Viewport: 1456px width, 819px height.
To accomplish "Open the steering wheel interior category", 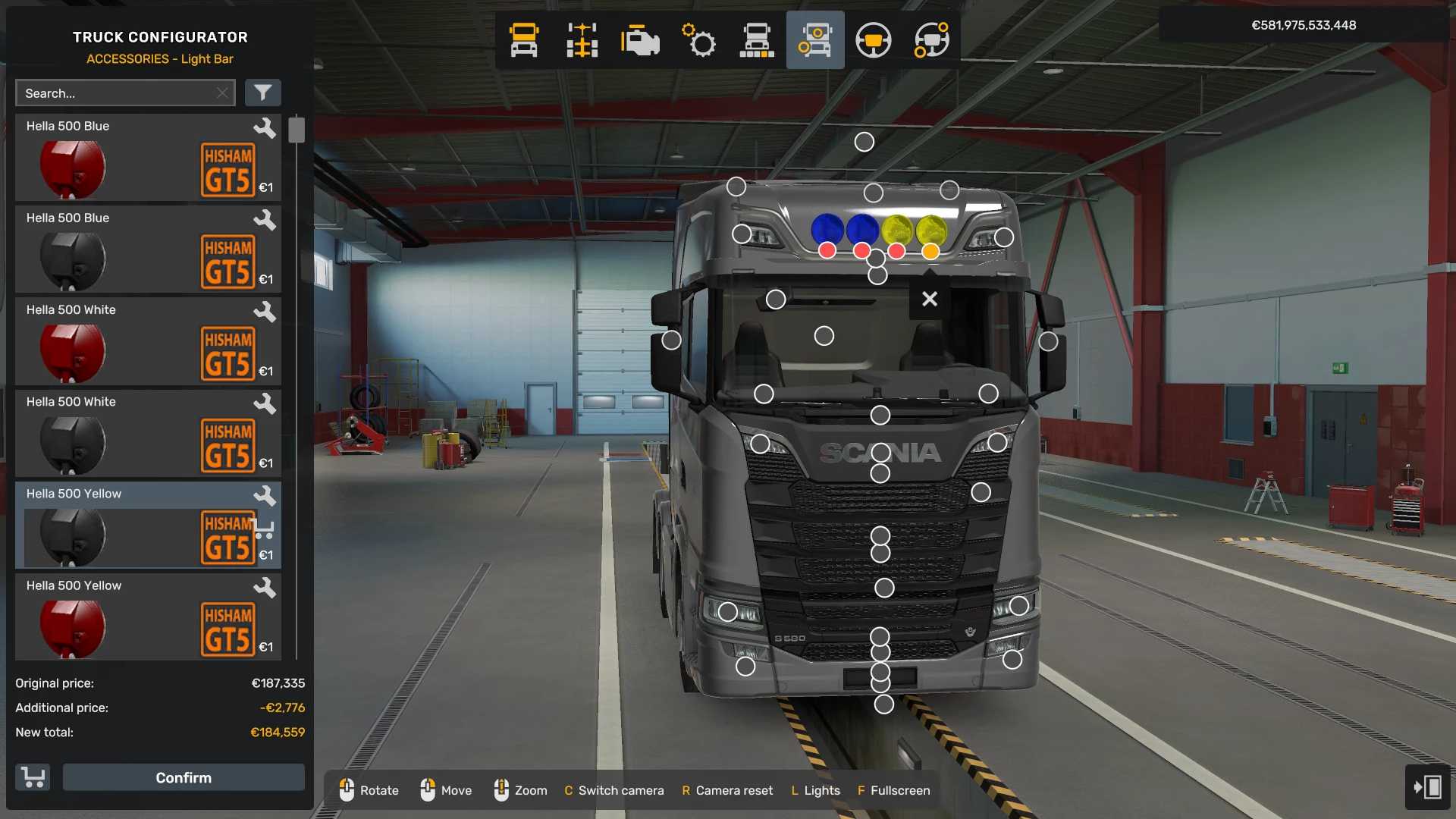I will (873, 40).
